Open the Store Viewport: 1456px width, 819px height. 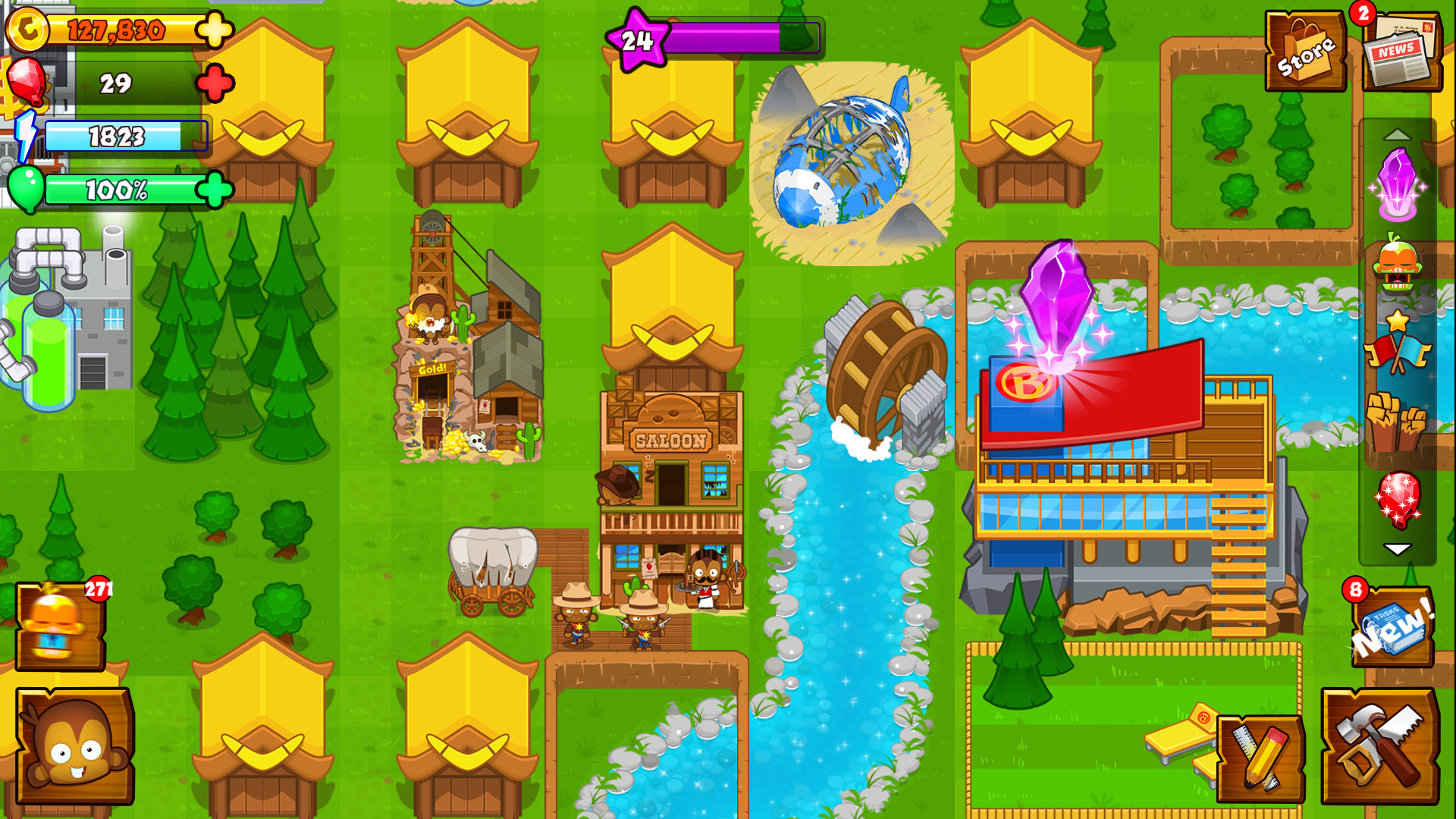click(x=1305, y=48)
